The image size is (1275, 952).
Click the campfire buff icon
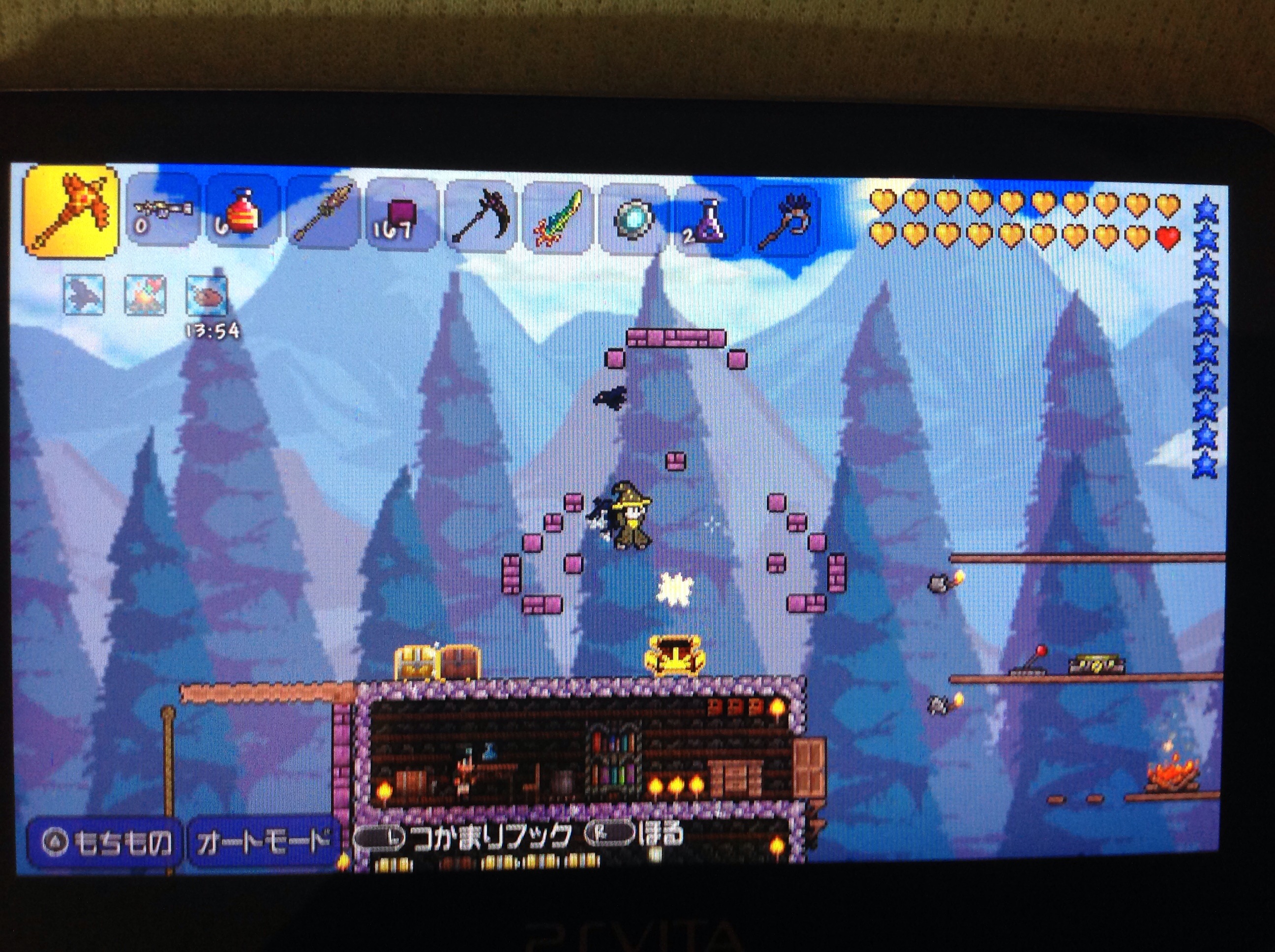click(x=145, y=296)
